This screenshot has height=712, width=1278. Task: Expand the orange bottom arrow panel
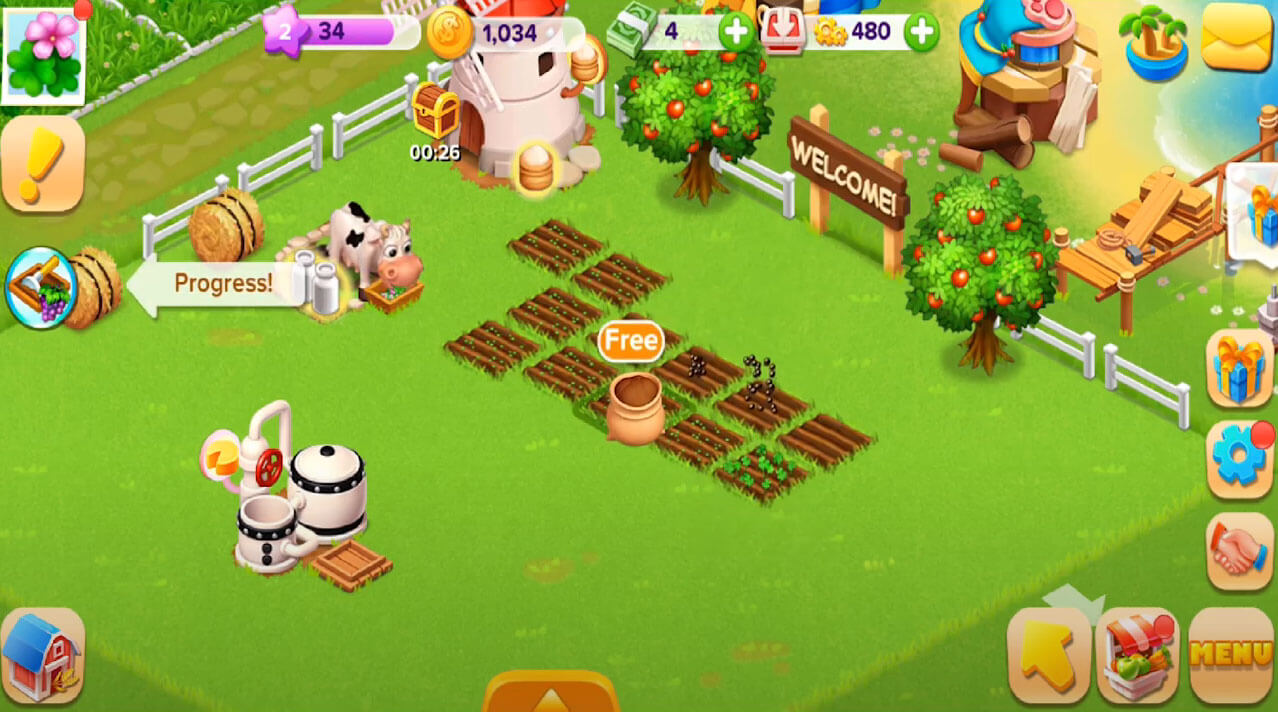point(551,693)
